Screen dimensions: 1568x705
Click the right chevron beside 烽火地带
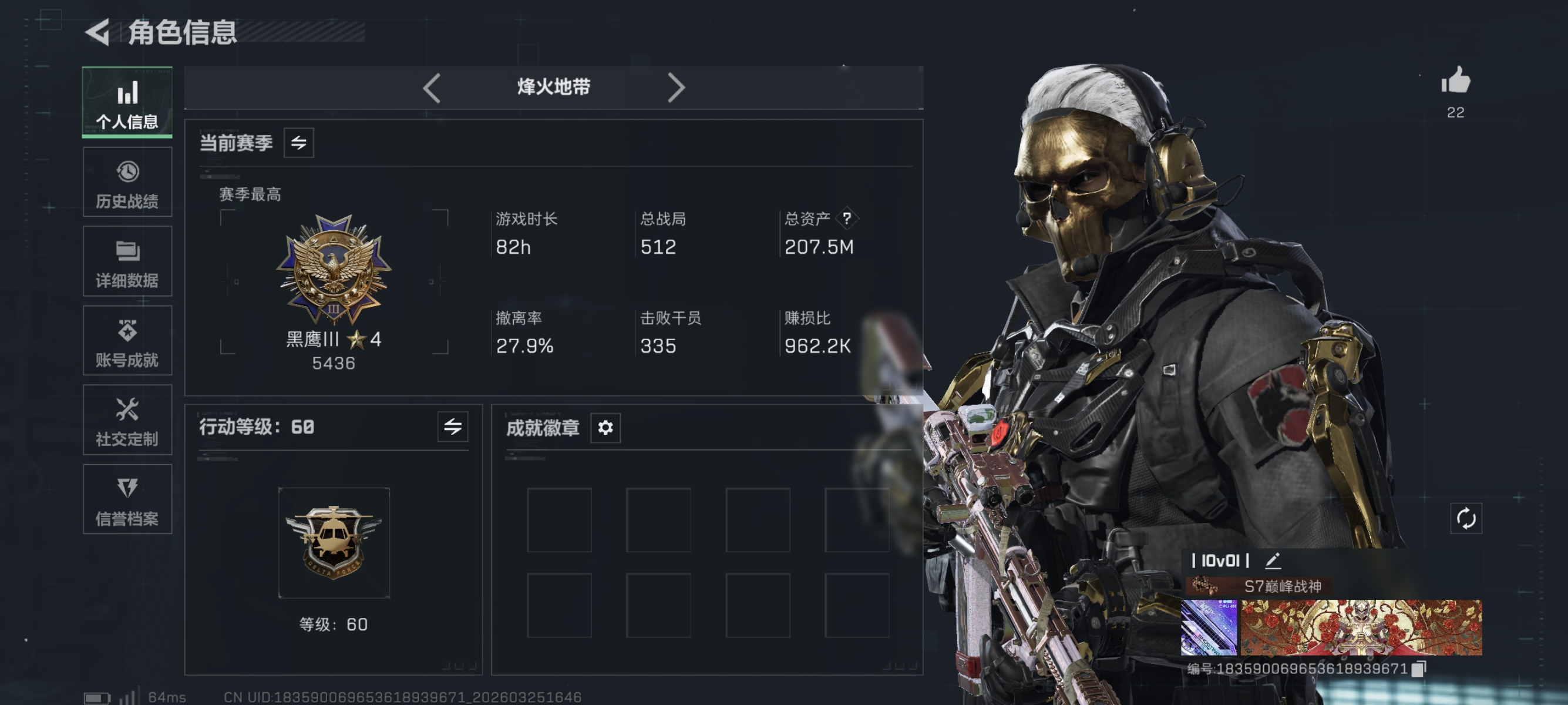(x=676, y=88)
